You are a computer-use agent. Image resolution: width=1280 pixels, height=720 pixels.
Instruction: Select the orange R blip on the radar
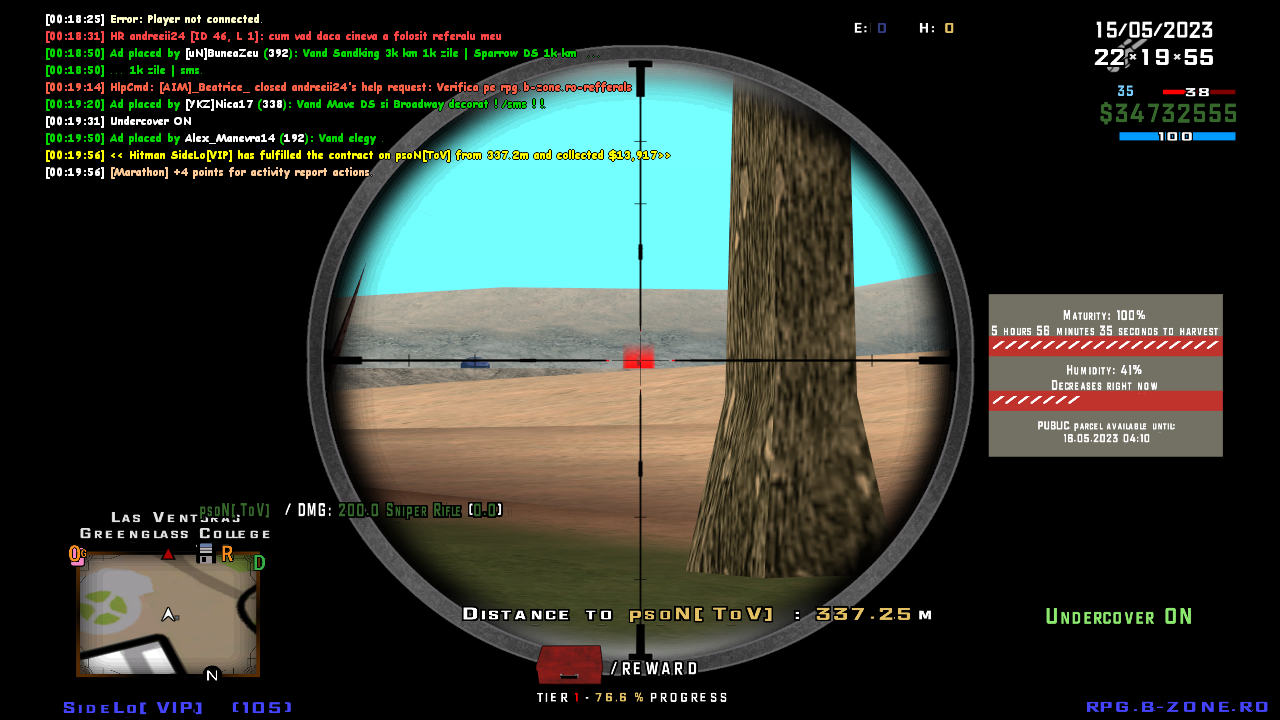(x=226, y=553)
